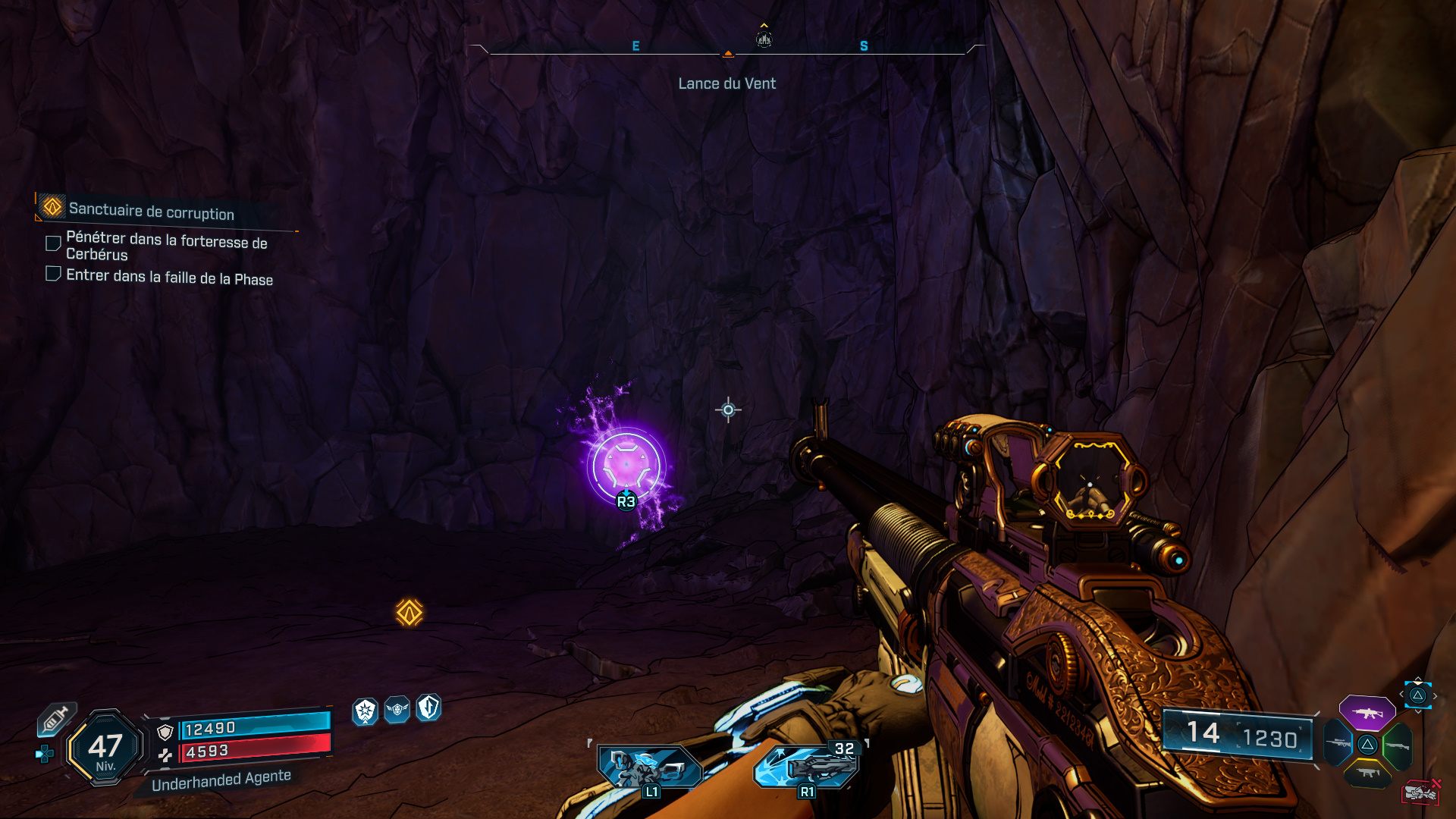The height and width of the screenshot is (819, 1456).
Task: Select the purple assault rifle weapon slot
Action: click(1367, 713)
